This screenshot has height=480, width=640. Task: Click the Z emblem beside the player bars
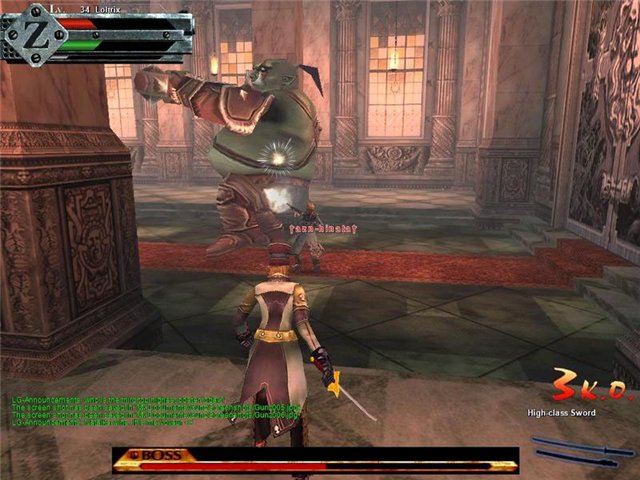24,32
